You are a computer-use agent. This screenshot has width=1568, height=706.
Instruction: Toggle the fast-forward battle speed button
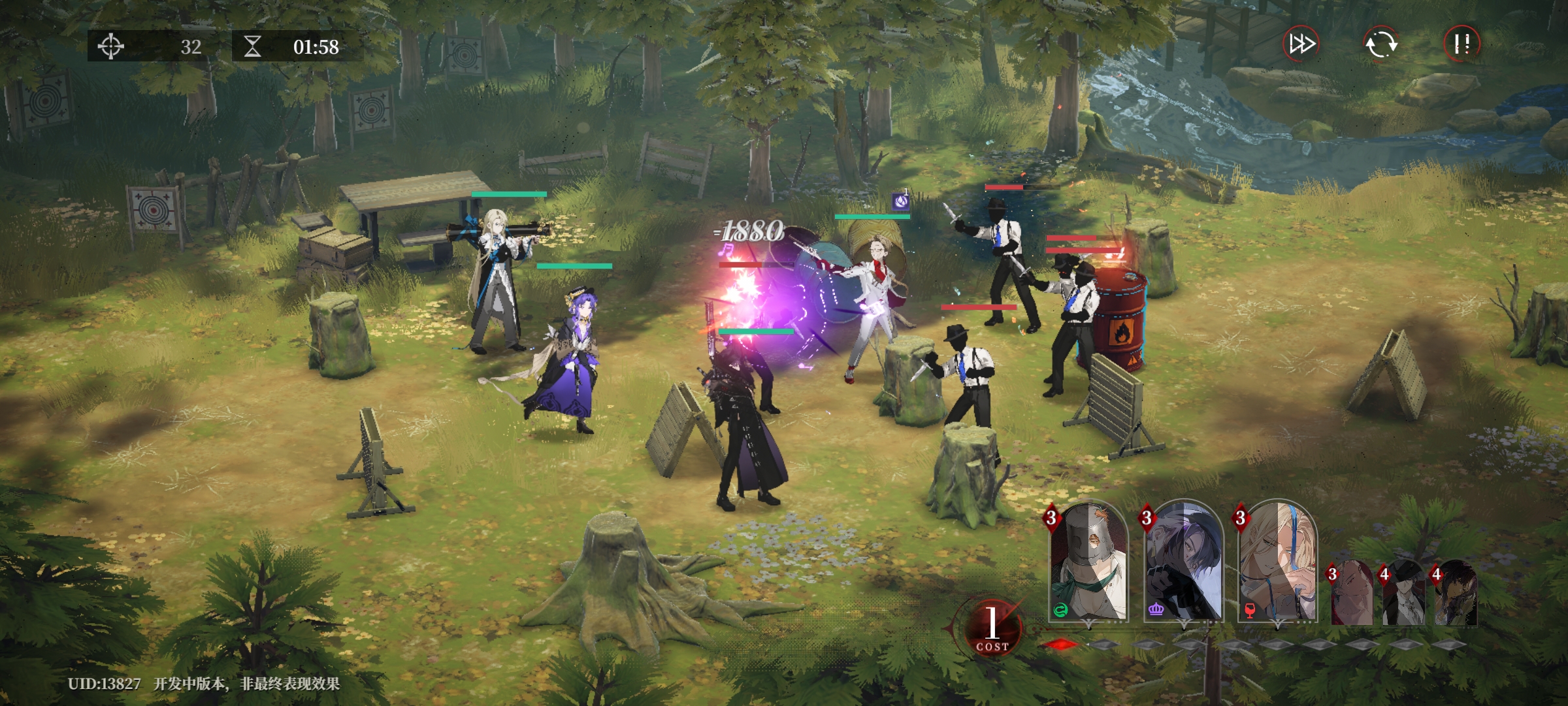point(1301,44)
